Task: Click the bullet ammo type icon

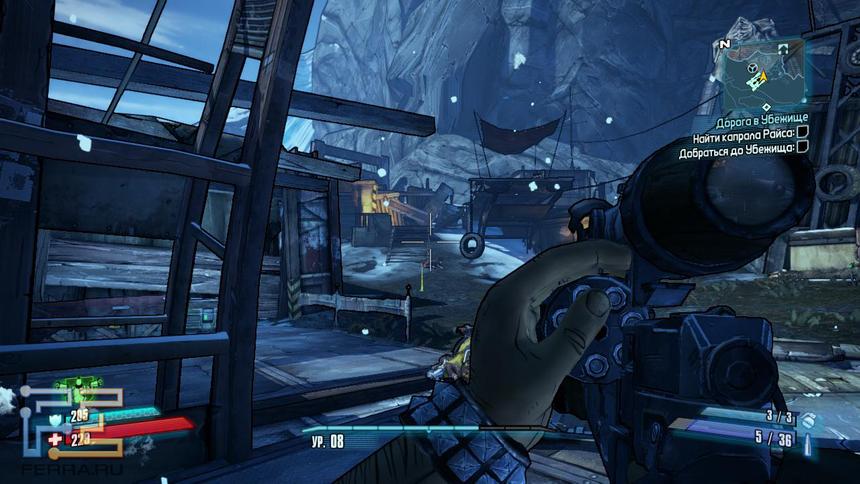Action: tap(809, 444)
